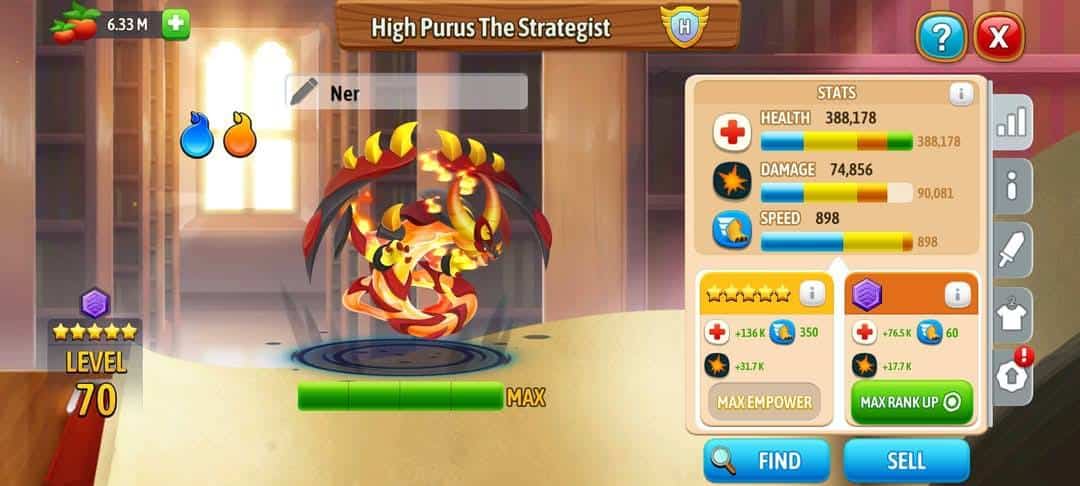
Task: Open the sword attacks tab
Action: [x=1013, y=251]
